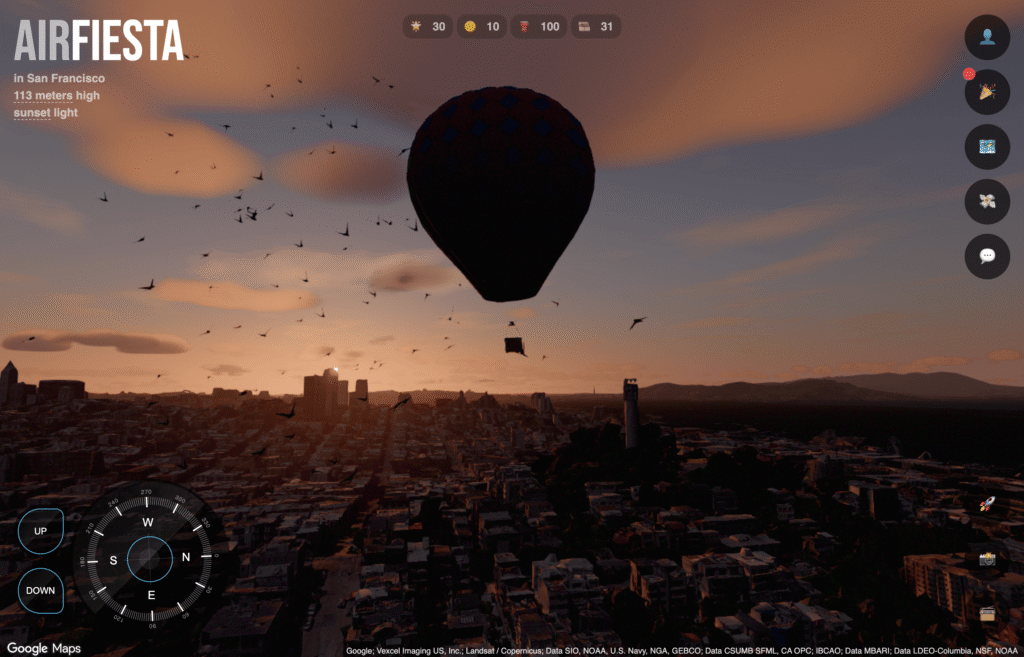Viewport: 1024px width, 657px height.
Task: Change the "sunset light" setting
Action: (x=46, y=113)
